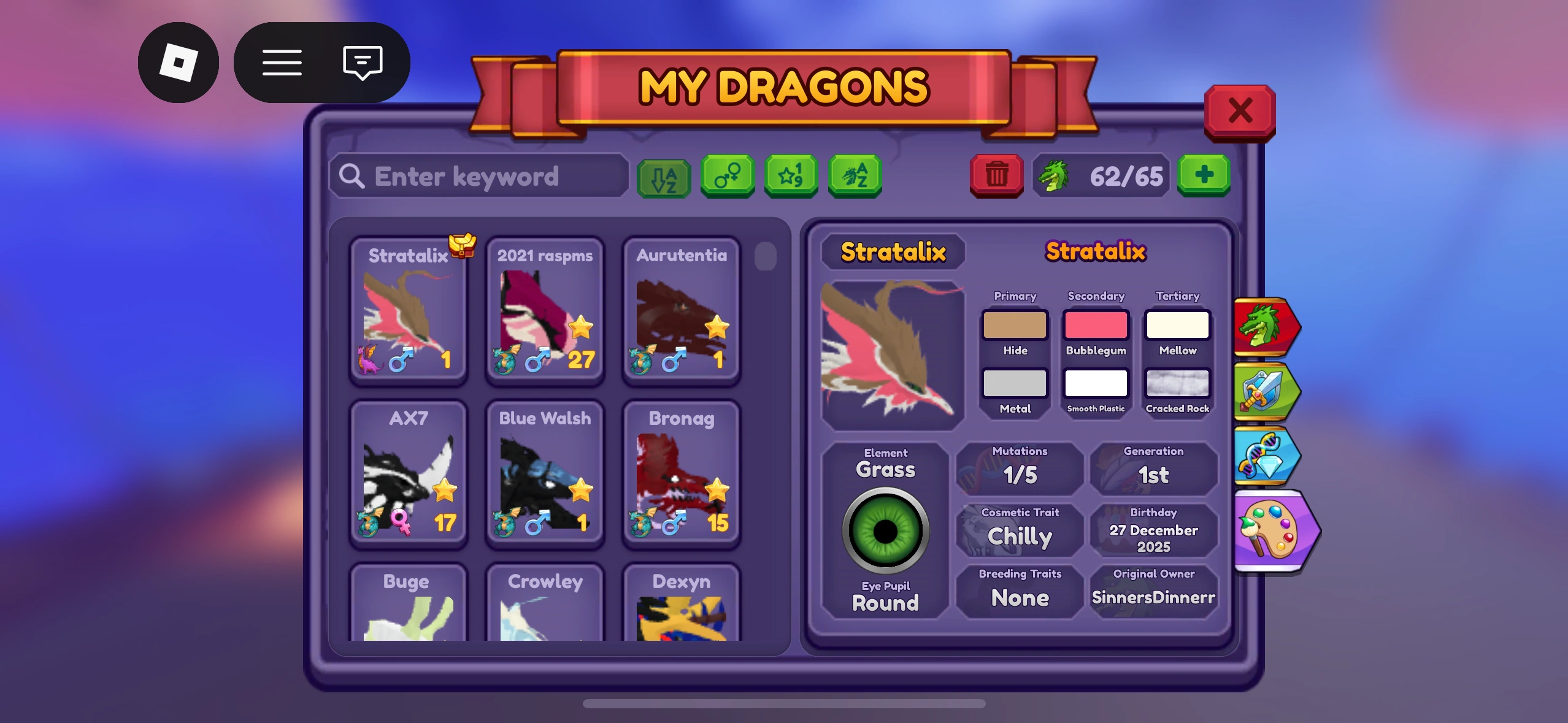Expand the Mutations 1/5 panel

(1018, 467)
